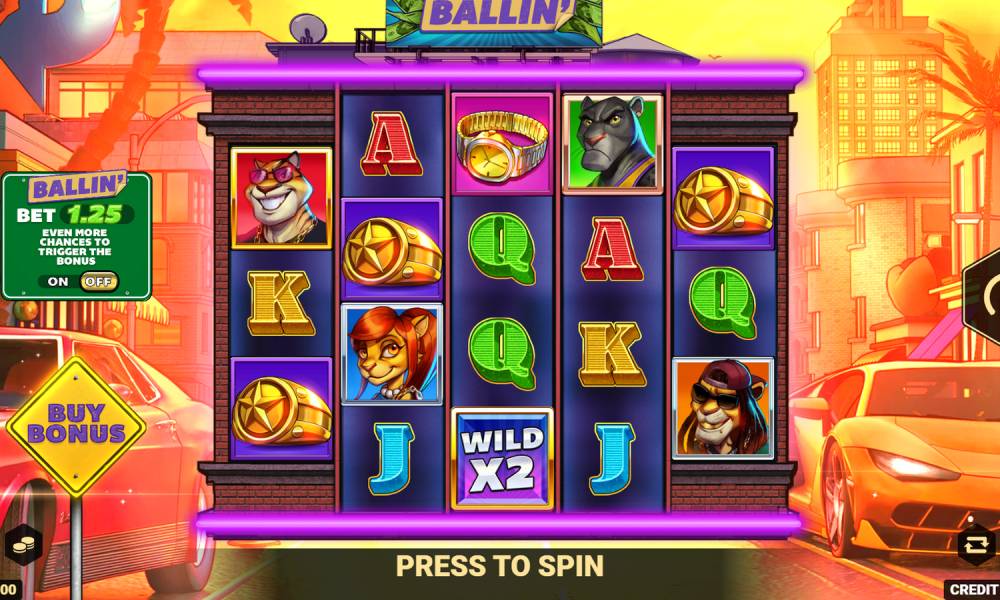Open the coin stack bet settings
This screenshot has height=600, width=1000.
(x=21, y=545)
